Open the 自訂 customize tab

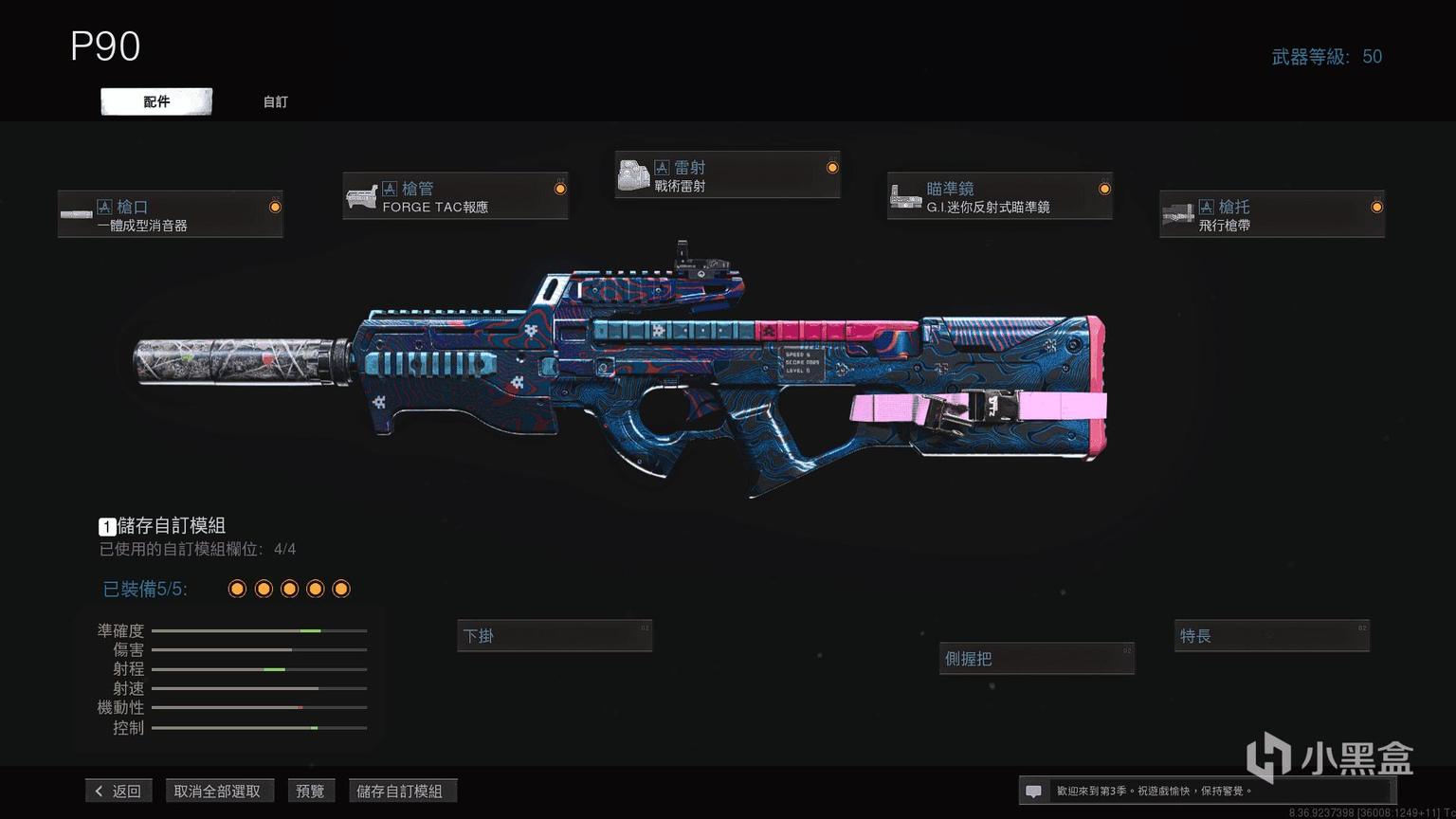pos(276,101)
